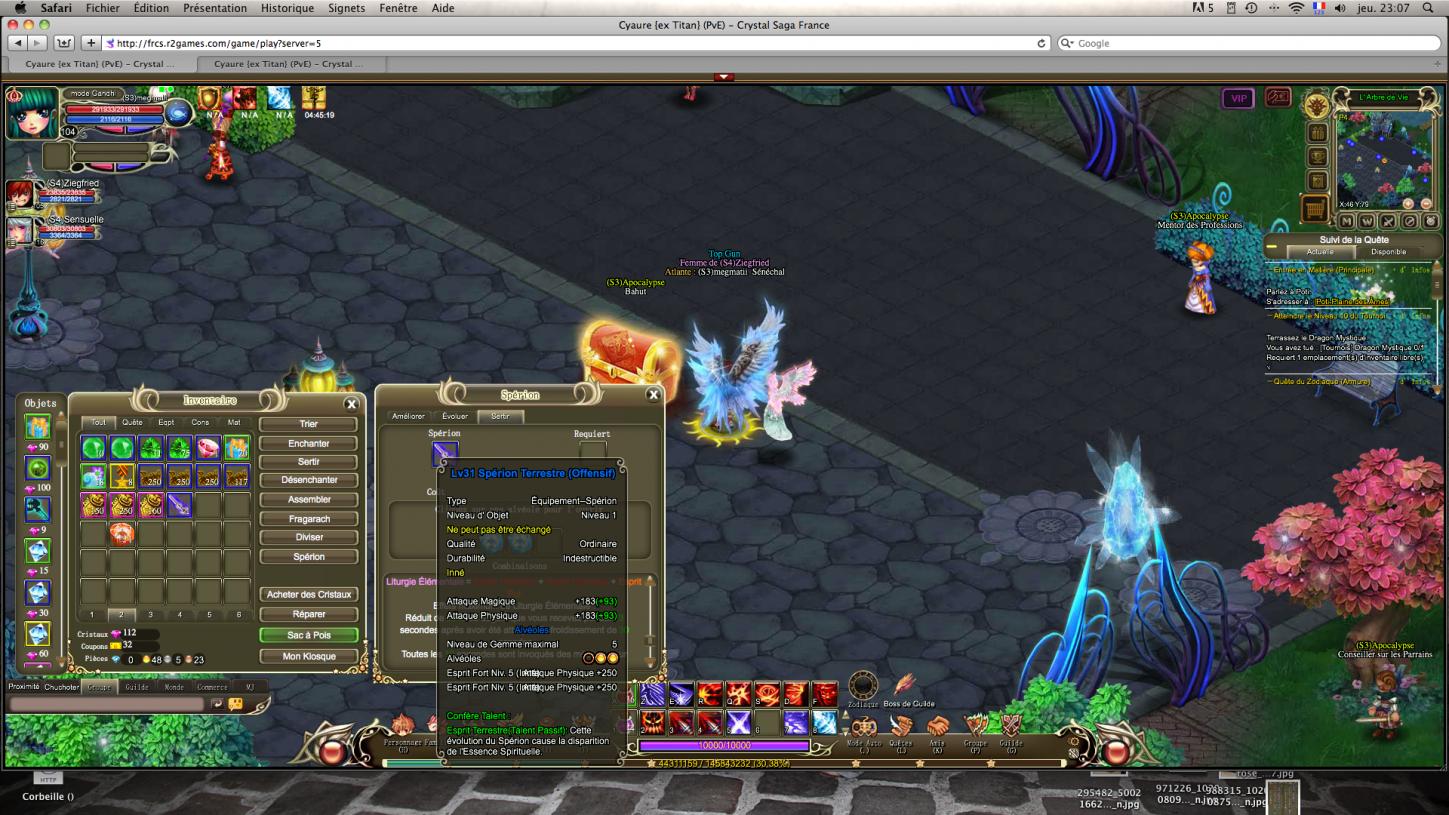Image resolution: width=1449 pixels, height=815 pixels.
Task: Select the Évoluer tab in Spérion
Action: click(455, 416)
